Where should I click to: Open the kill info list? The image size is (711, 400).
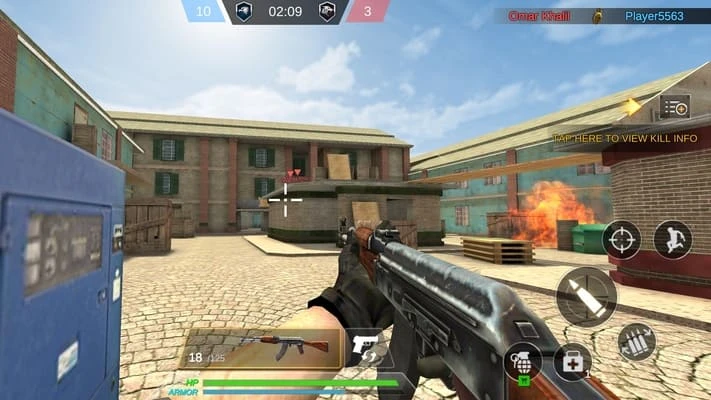(x=675, y=107)
